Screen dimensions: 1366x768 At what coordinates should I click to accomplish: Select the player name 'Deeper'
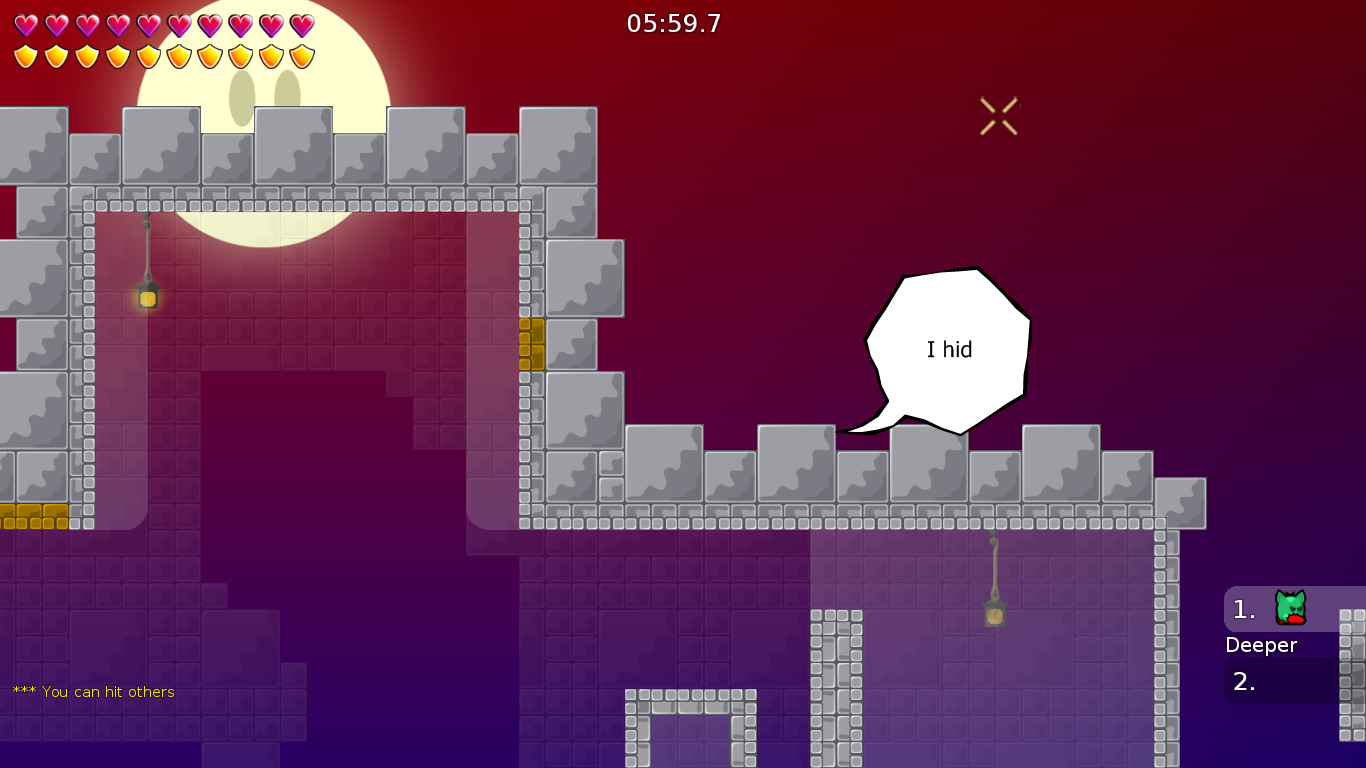point(1262,645)
